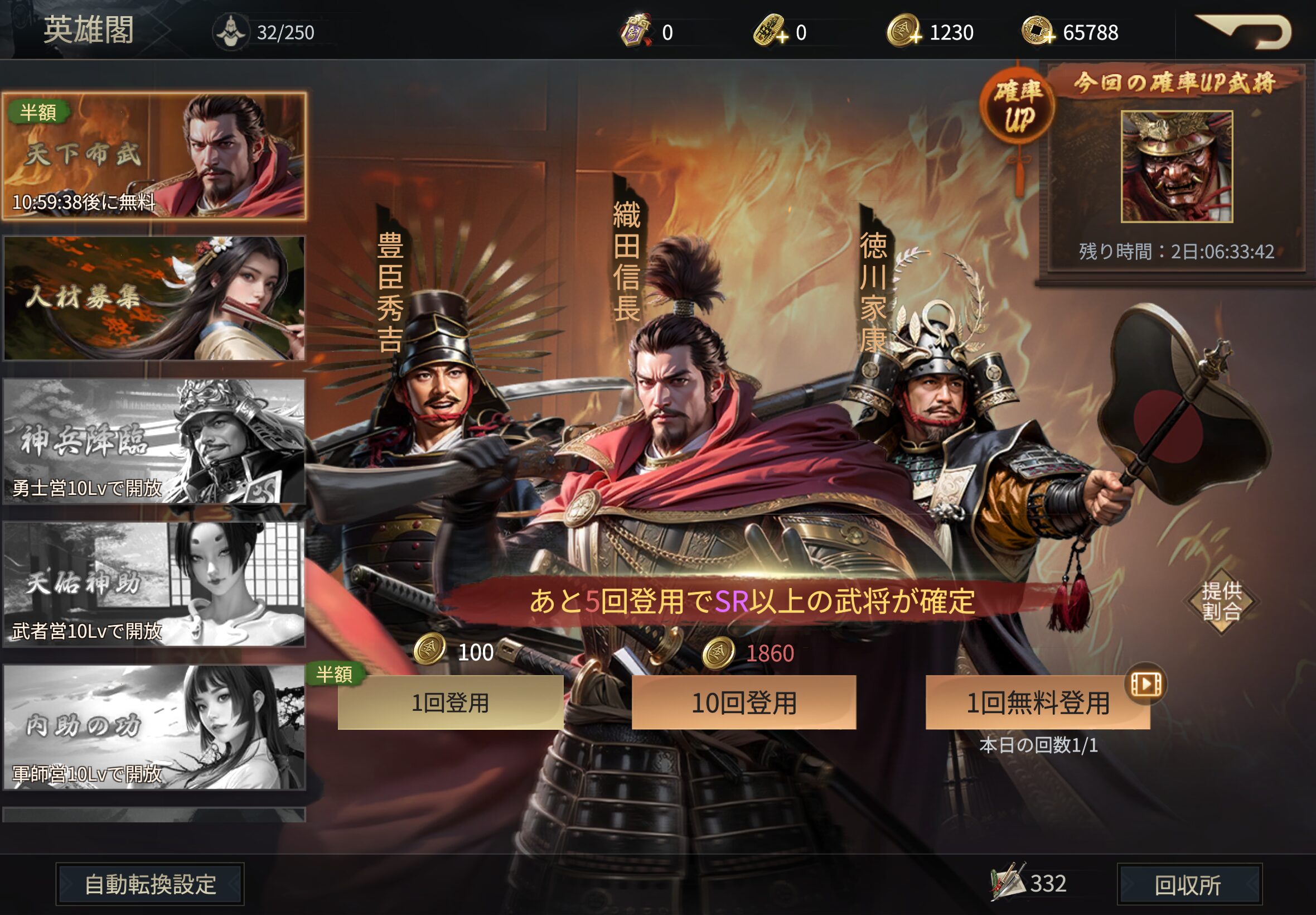The height and width of the screenshot is (915, 1316).
Task: View the rate-up general portrait
Action: point(1177,166)
